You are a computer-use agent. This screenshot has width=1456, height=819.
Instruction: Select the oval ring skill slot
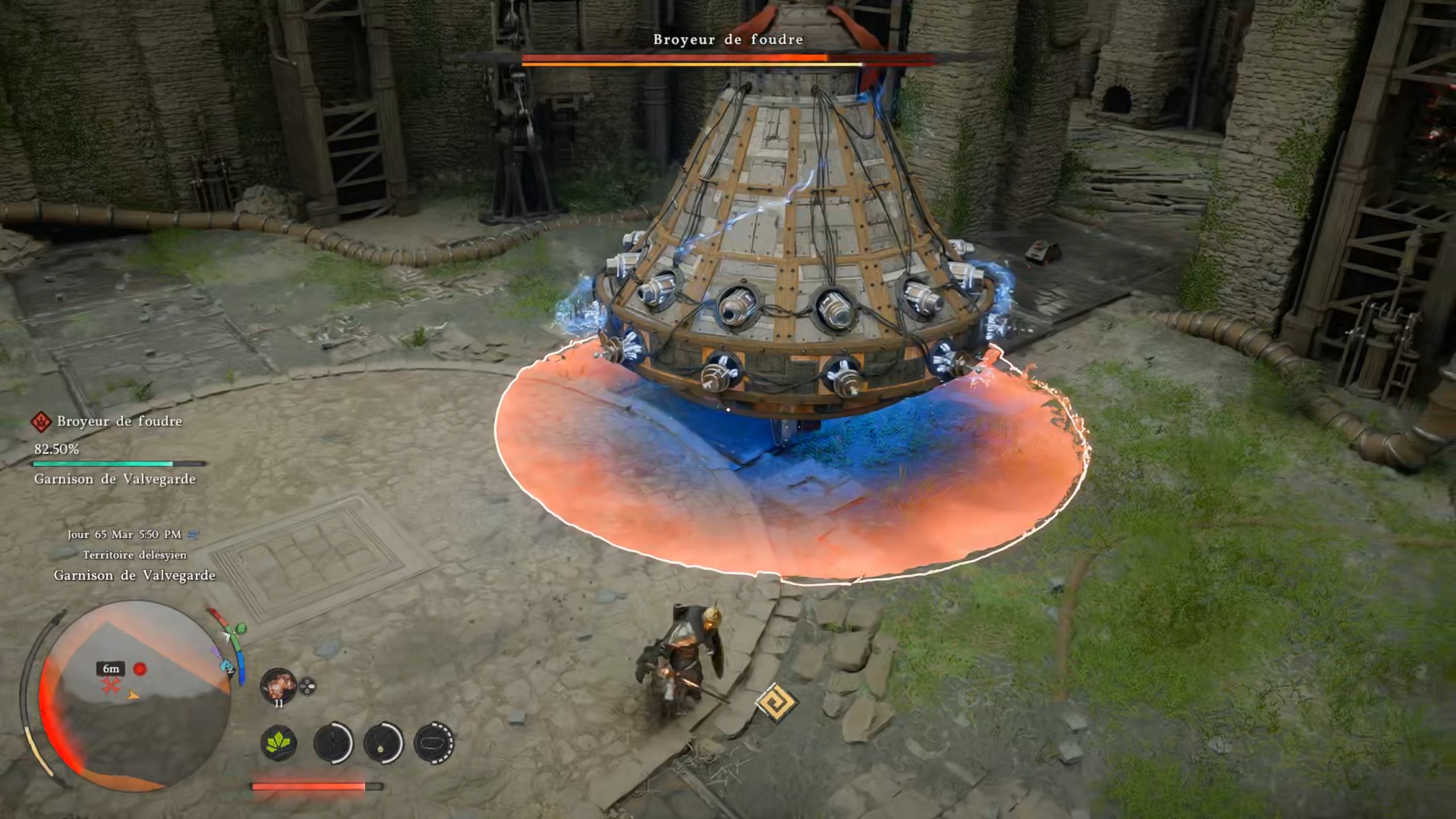(x=434, y=743)
